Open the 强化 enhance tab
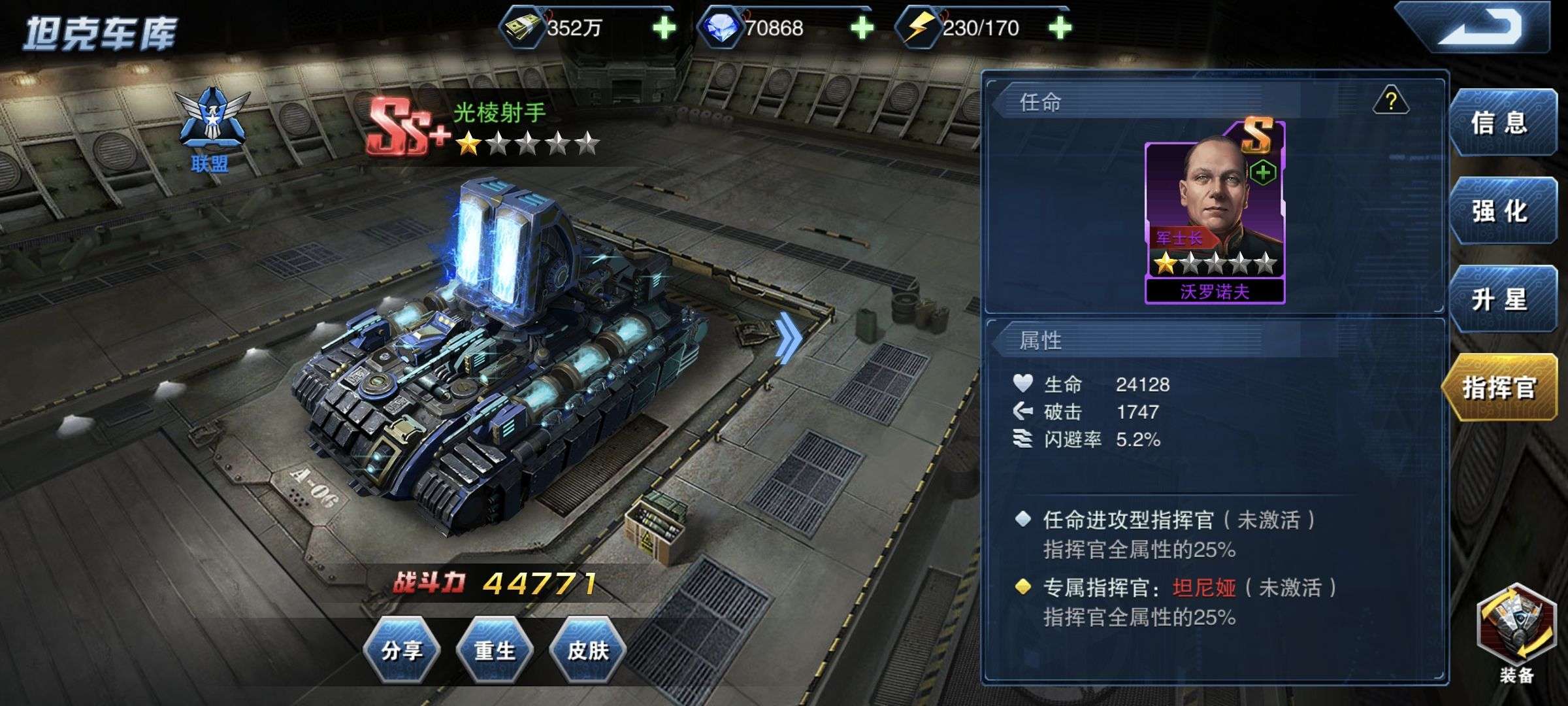This screenshot has width=1568, height=706. pyautogui.click(x=1500, y=211)
